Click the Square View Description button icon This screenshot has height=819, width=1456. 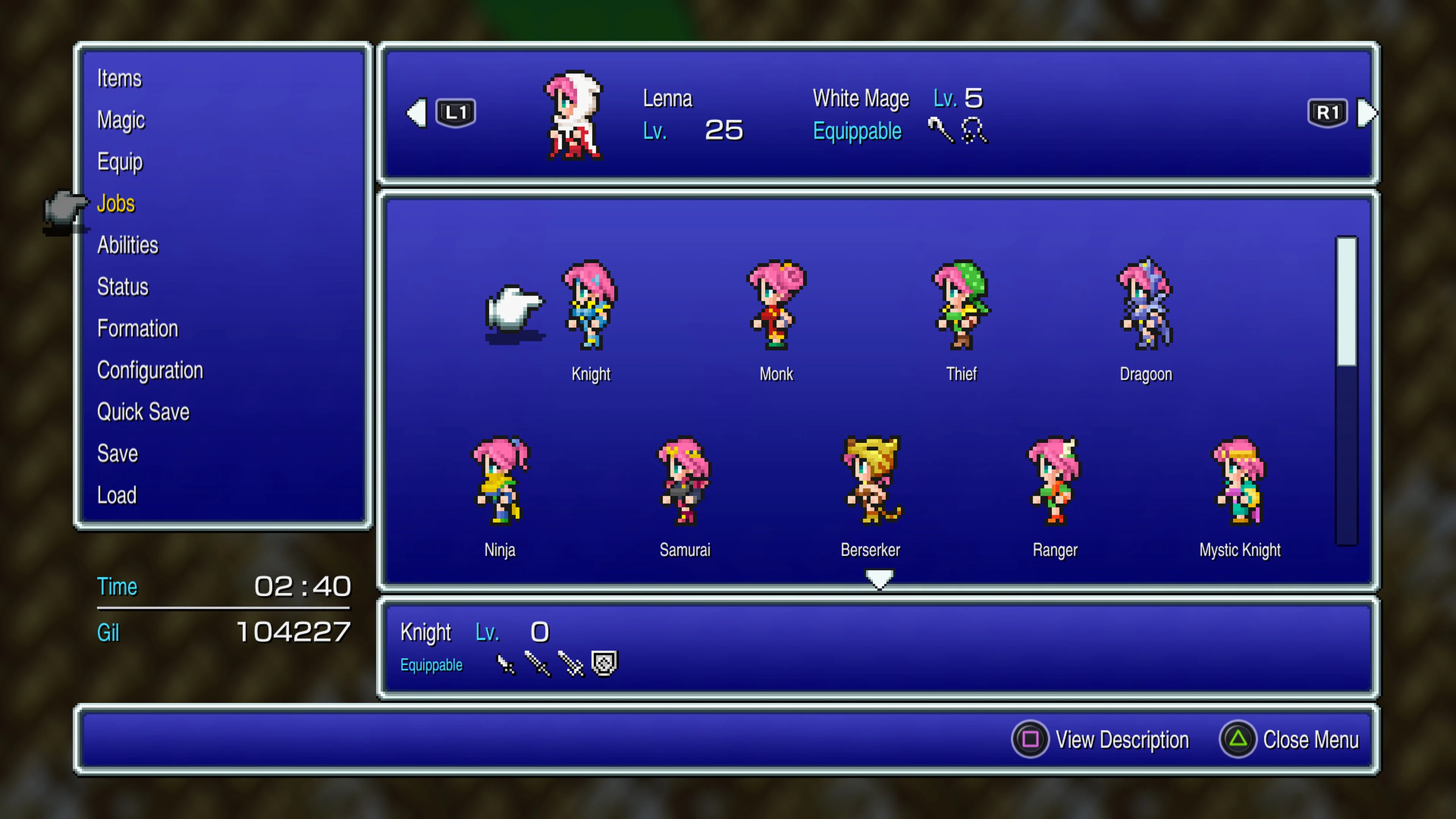[x=1031, y=739]
